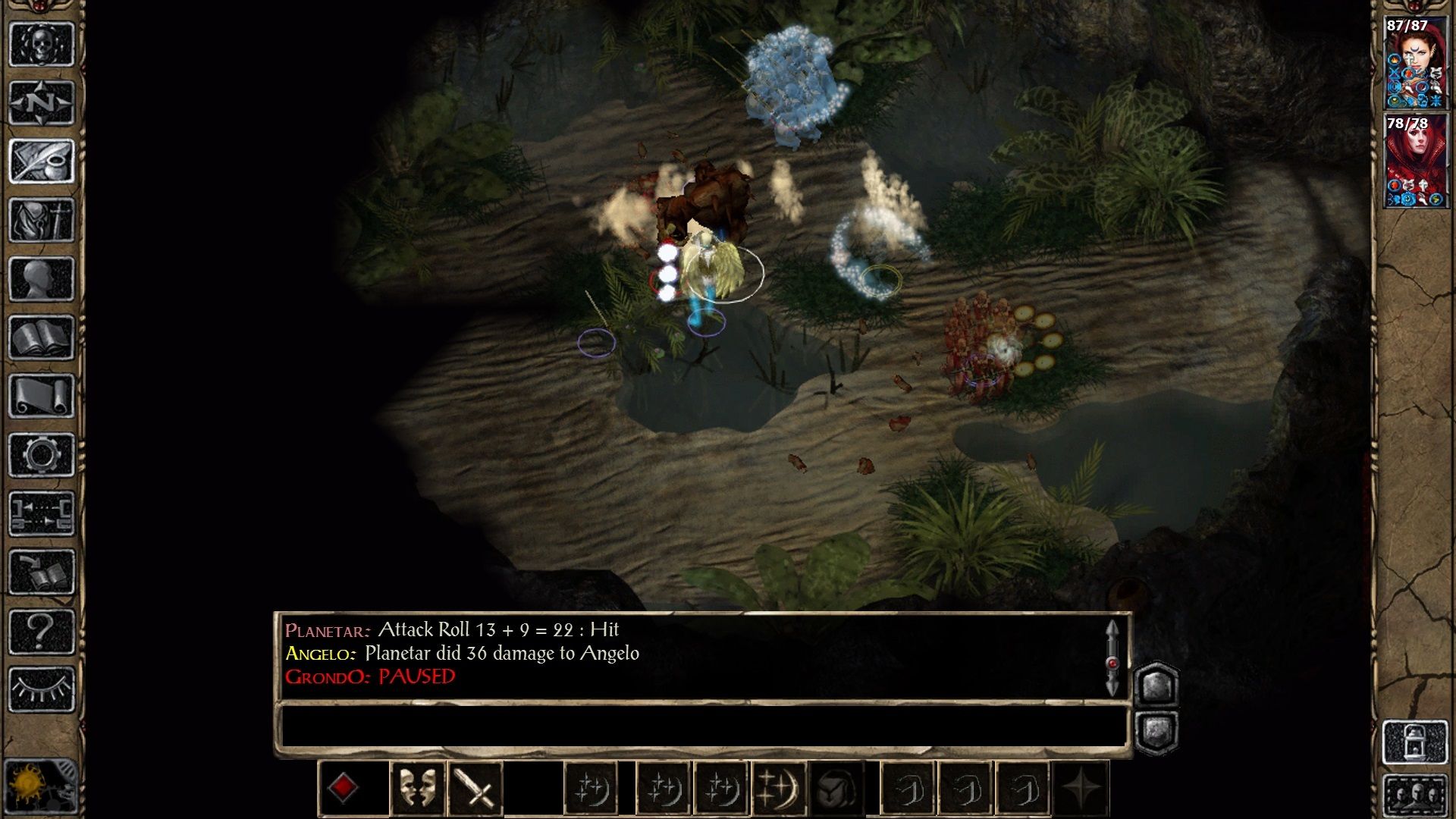Open the inventory screen
1456x819 pixels.
pyautogui.click(x=42, y=220)
